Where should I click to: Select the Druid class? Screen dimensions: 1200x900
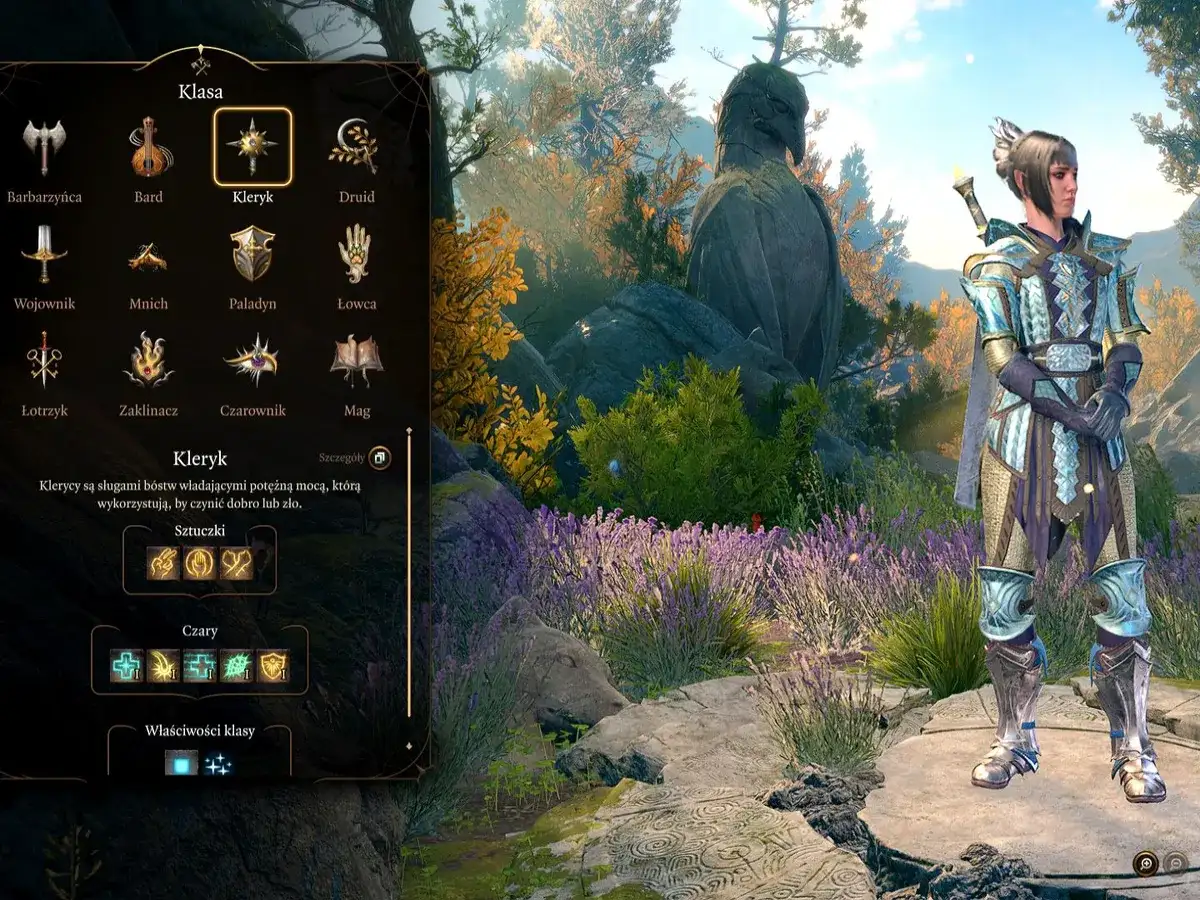click(355, 147)
